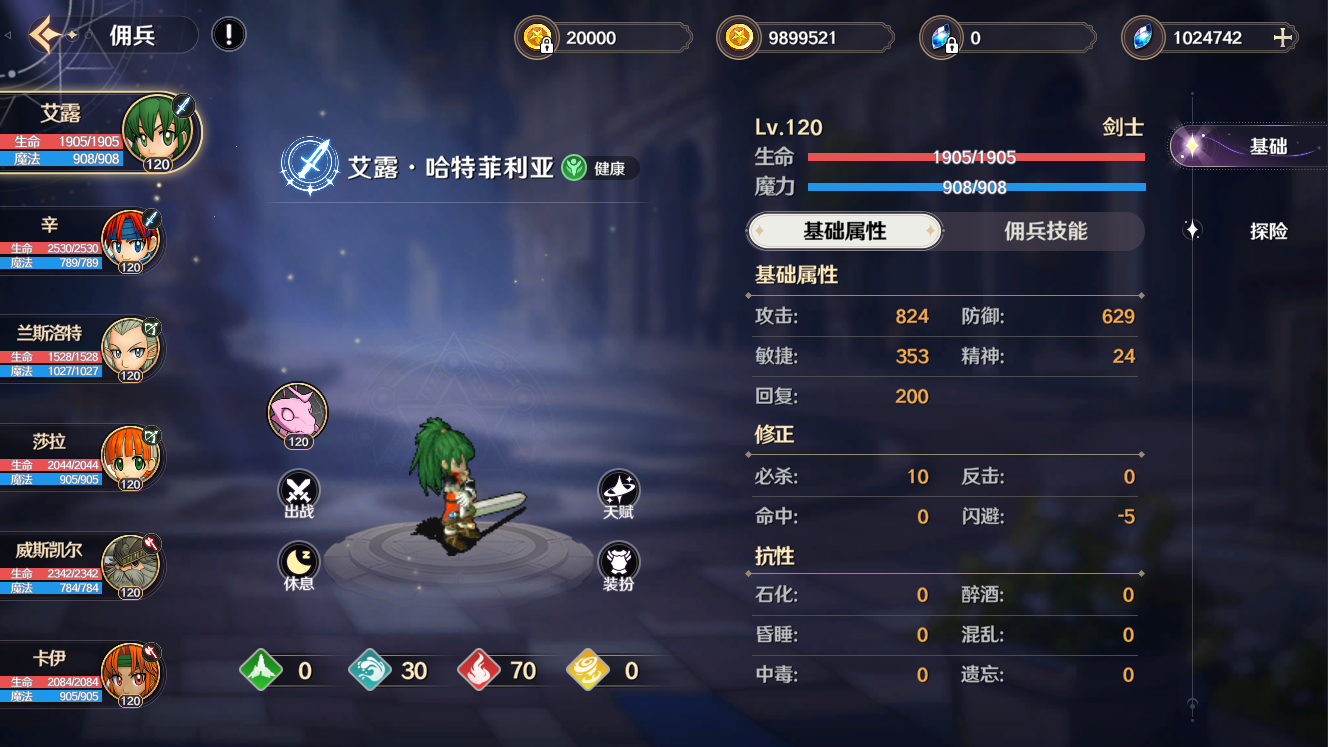Open the 天赋 talent button
This screenshot has width=1328, height=747.
pyautogui.click(x=618, y=492)
